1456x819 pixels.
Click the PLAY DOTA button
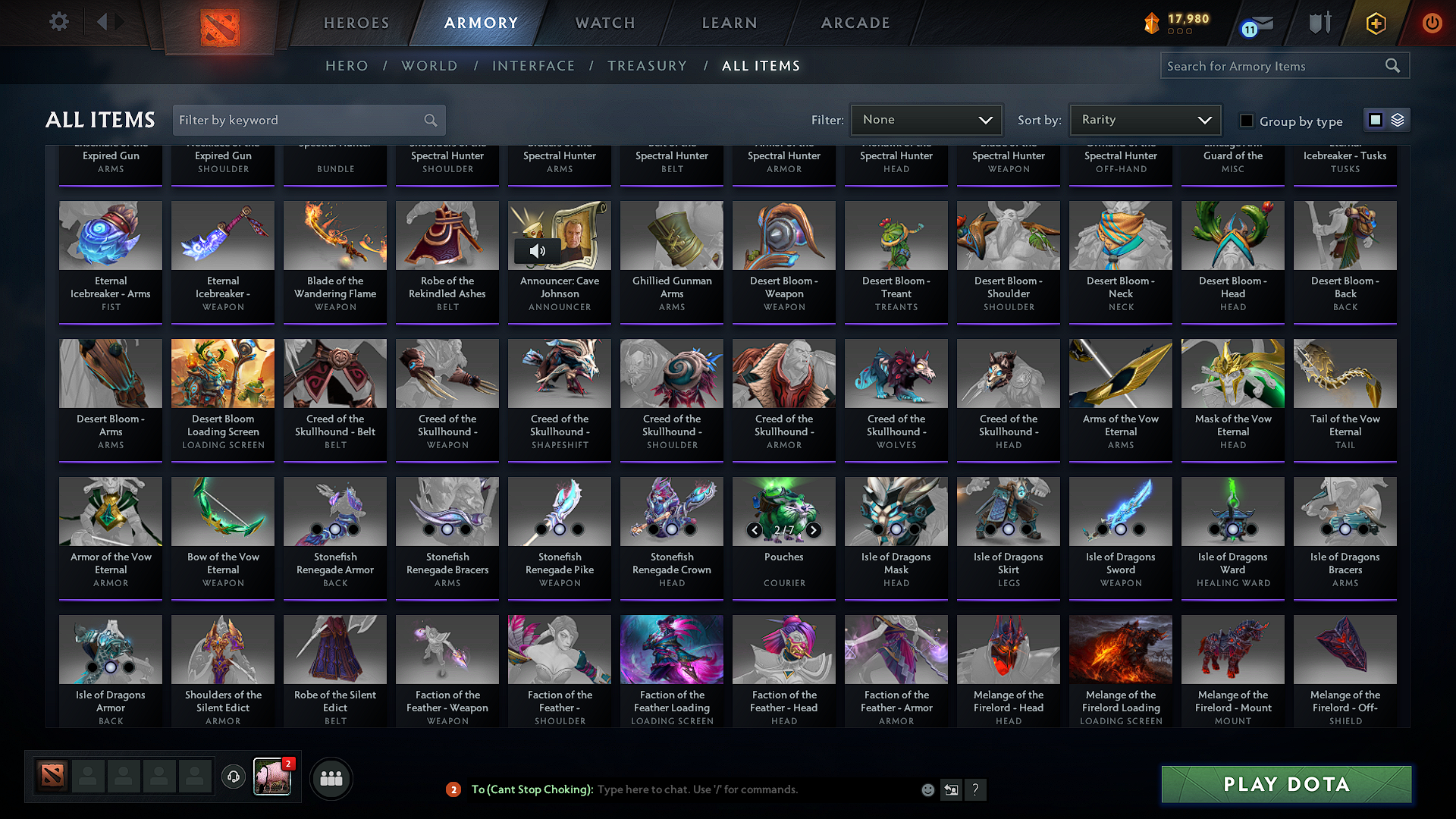pyautogui.click(x=1285, y=785)
